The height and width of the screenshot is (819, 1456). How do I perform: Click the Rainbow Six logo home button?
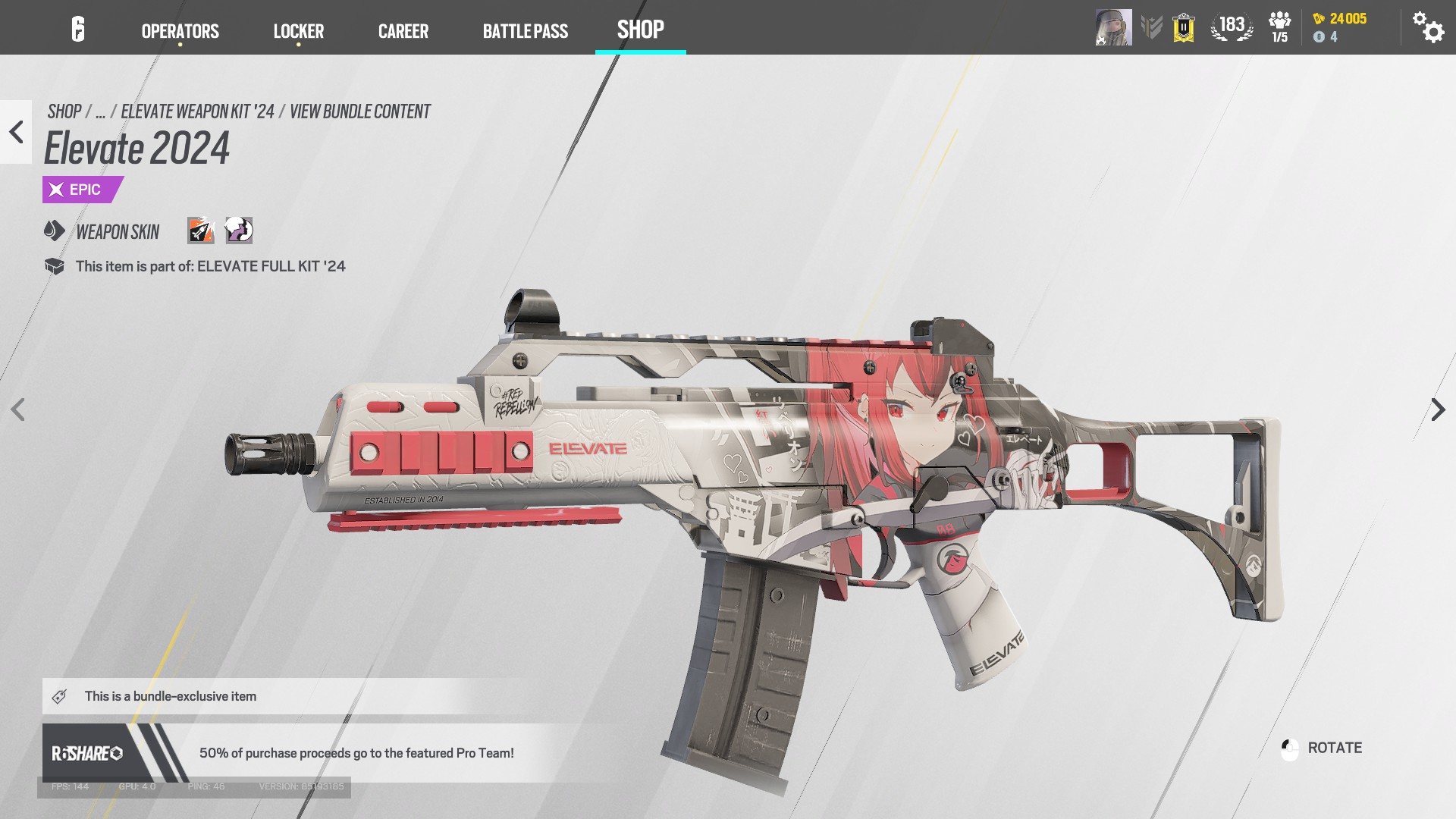tap(78, 30)
